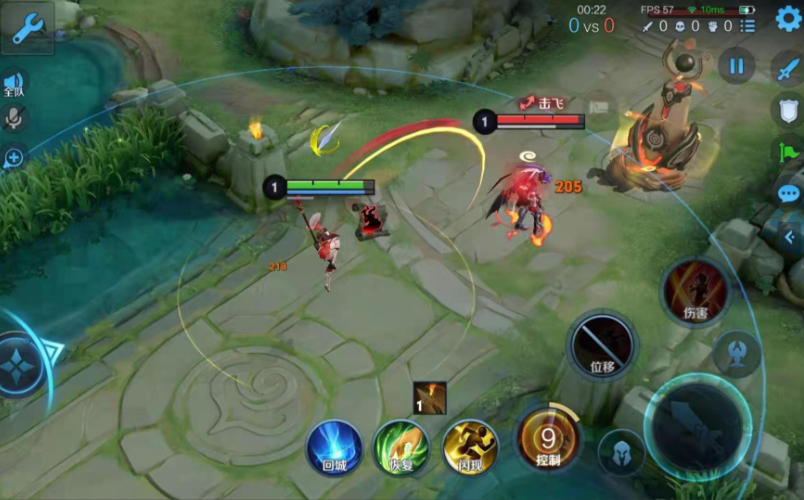Select the helmet target-hero button
Image resolution: width=804 pixels, height=500 pixels.
point(620,452)
